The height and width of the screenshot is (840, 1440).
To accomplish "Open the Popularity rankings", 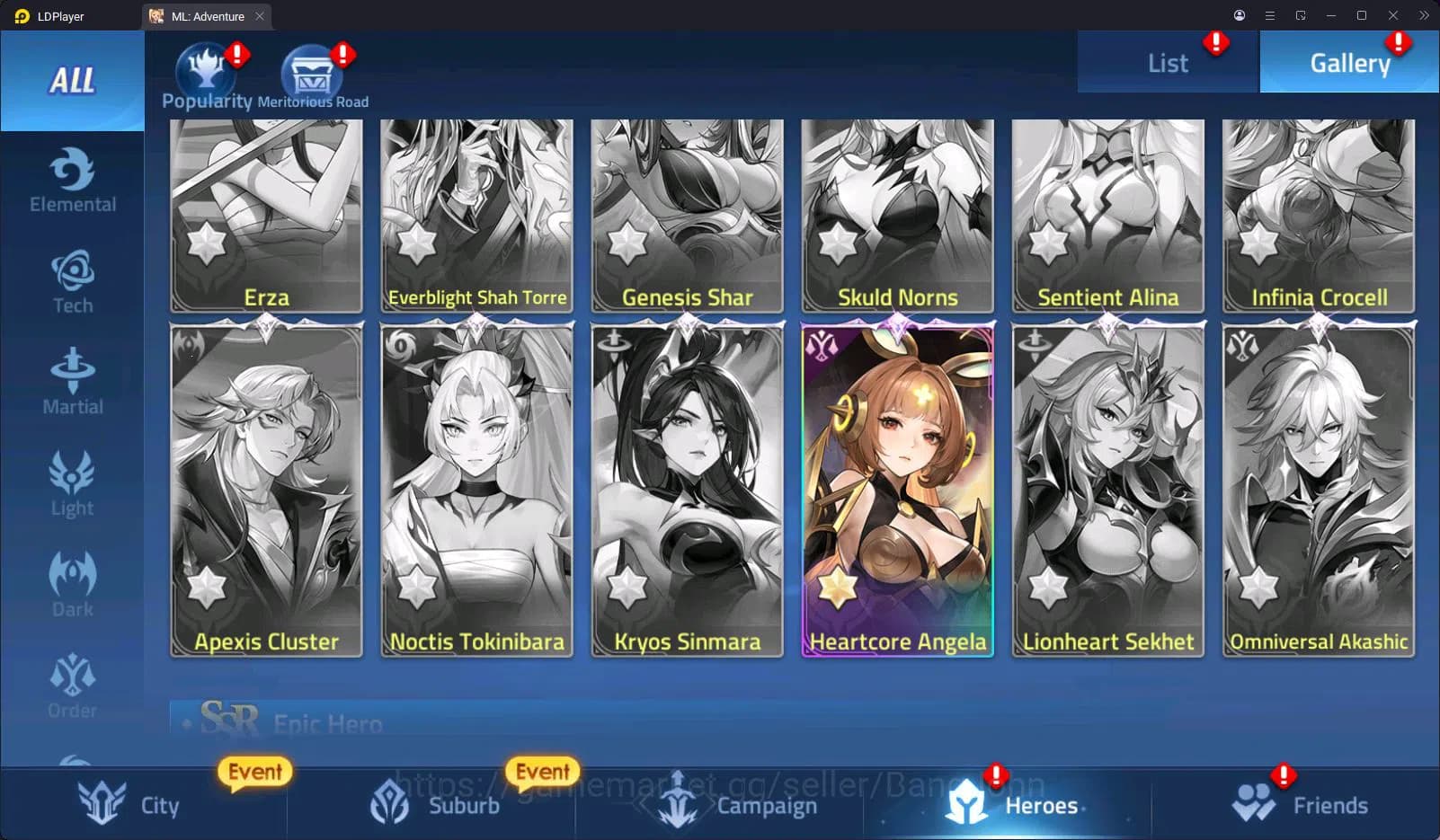I will click(206, 72).
